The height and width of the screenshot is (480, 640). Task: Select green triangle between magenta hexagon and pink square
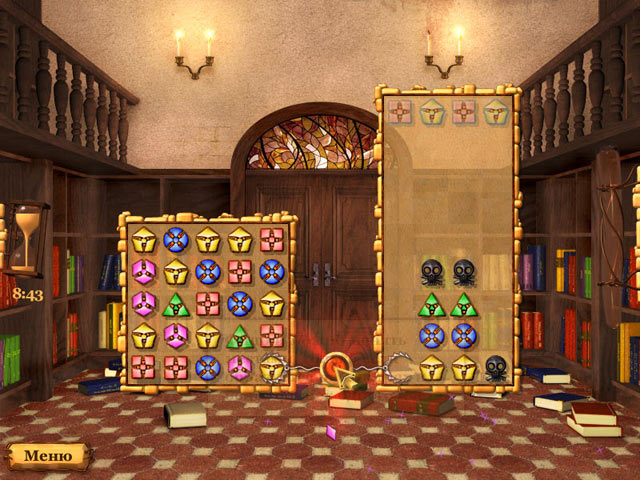point(176,303)
